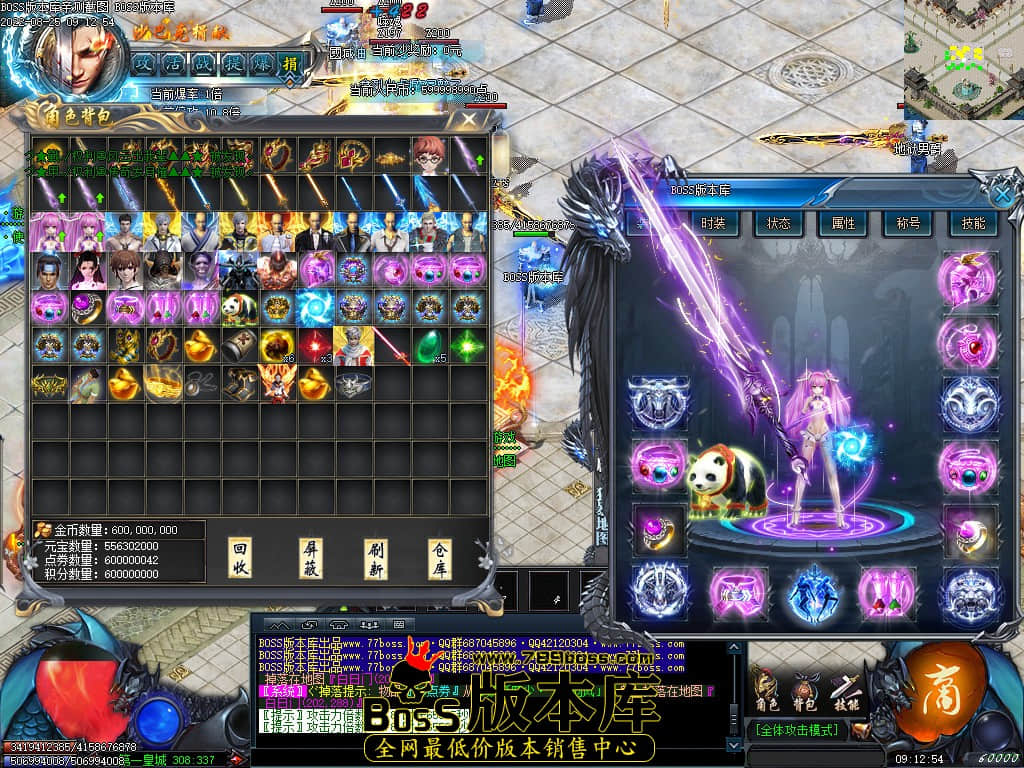Select the 称号 title tab
The image size is (1024, 768).
click(908, 223)
